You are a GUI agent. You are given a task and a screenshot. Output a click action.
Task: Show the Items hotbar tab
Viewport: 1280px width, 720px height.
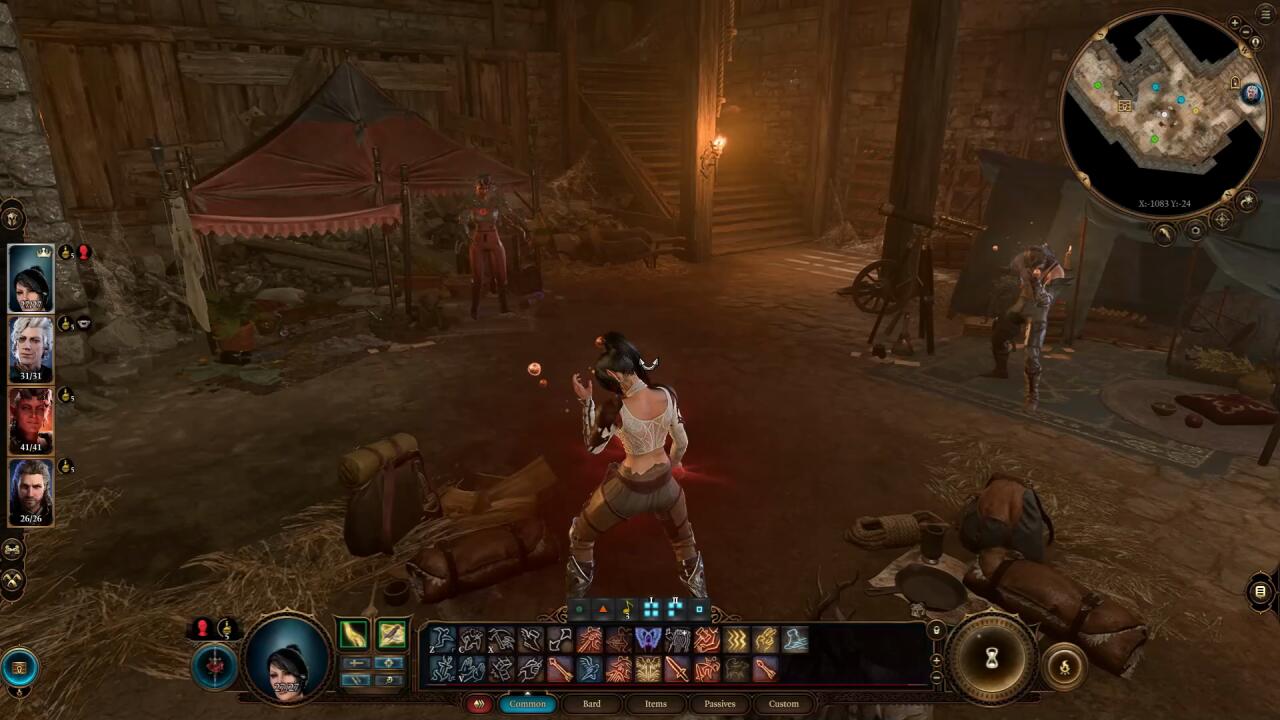pos(655,704)
